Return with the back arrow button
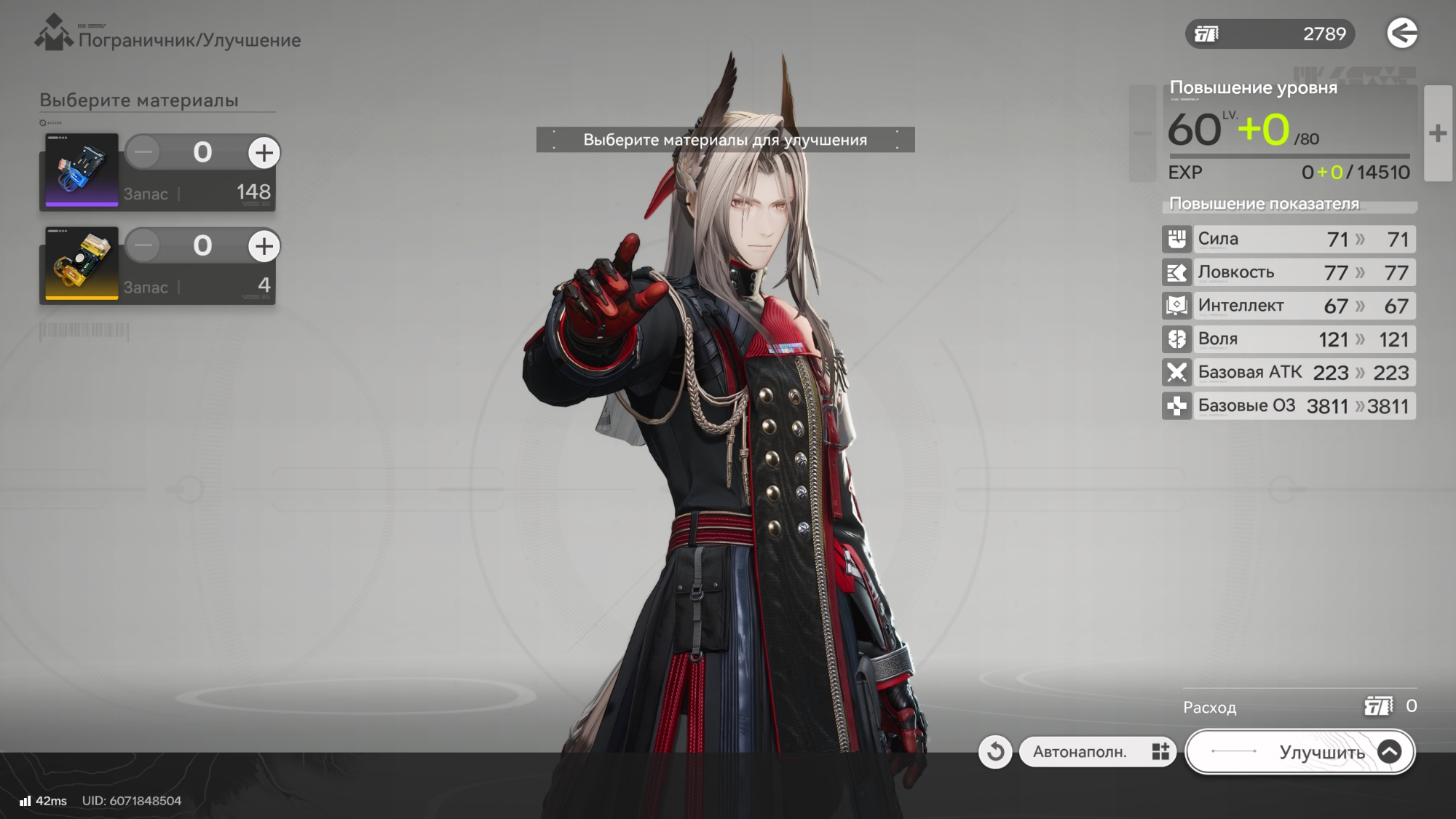The height and width of the screenshot is (819, 1456). coord(1401,33)
